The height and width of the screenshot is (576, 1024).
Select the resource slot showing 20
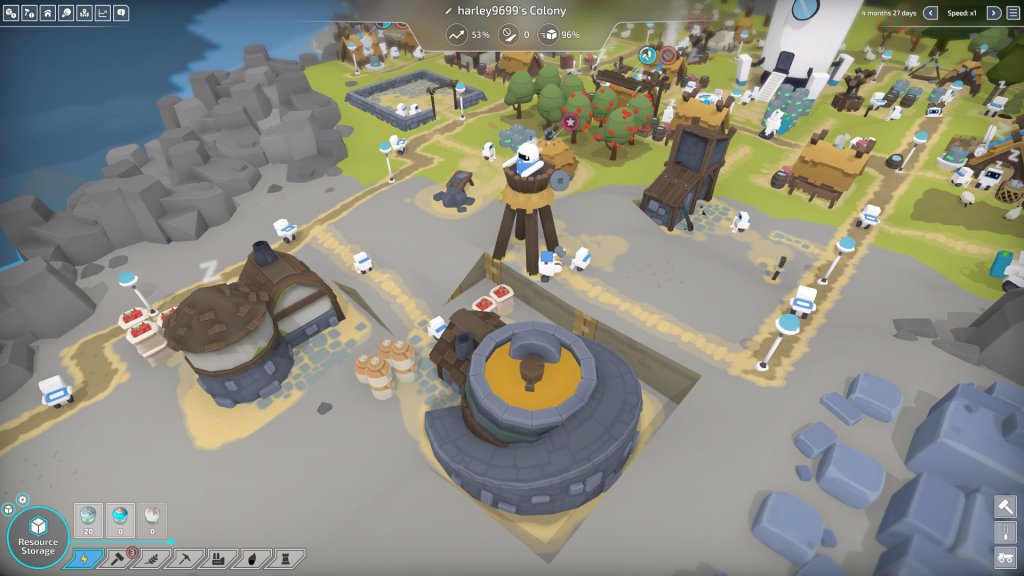pos(90,520)
